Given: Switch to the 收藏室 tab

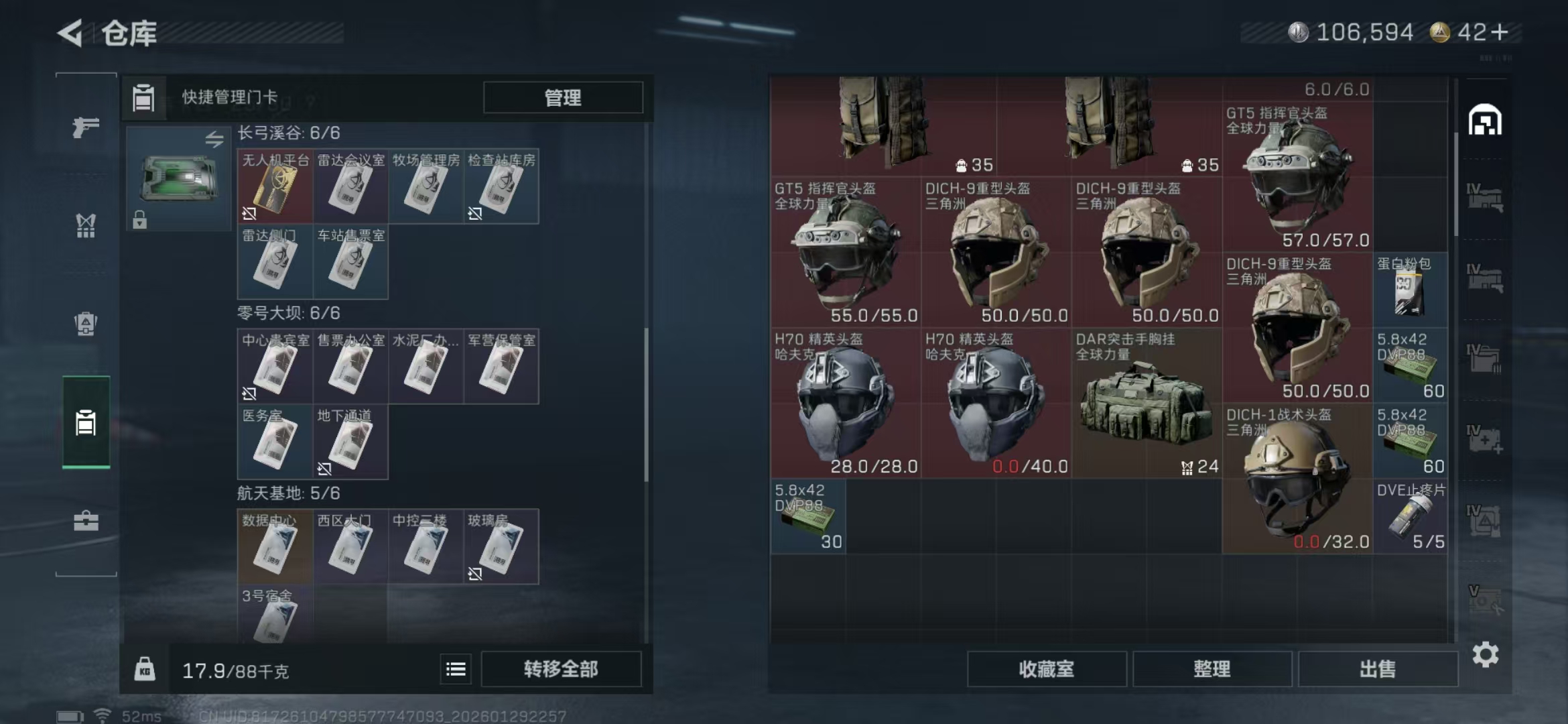Looking at the screenshot, I should tap(1047, 668).
